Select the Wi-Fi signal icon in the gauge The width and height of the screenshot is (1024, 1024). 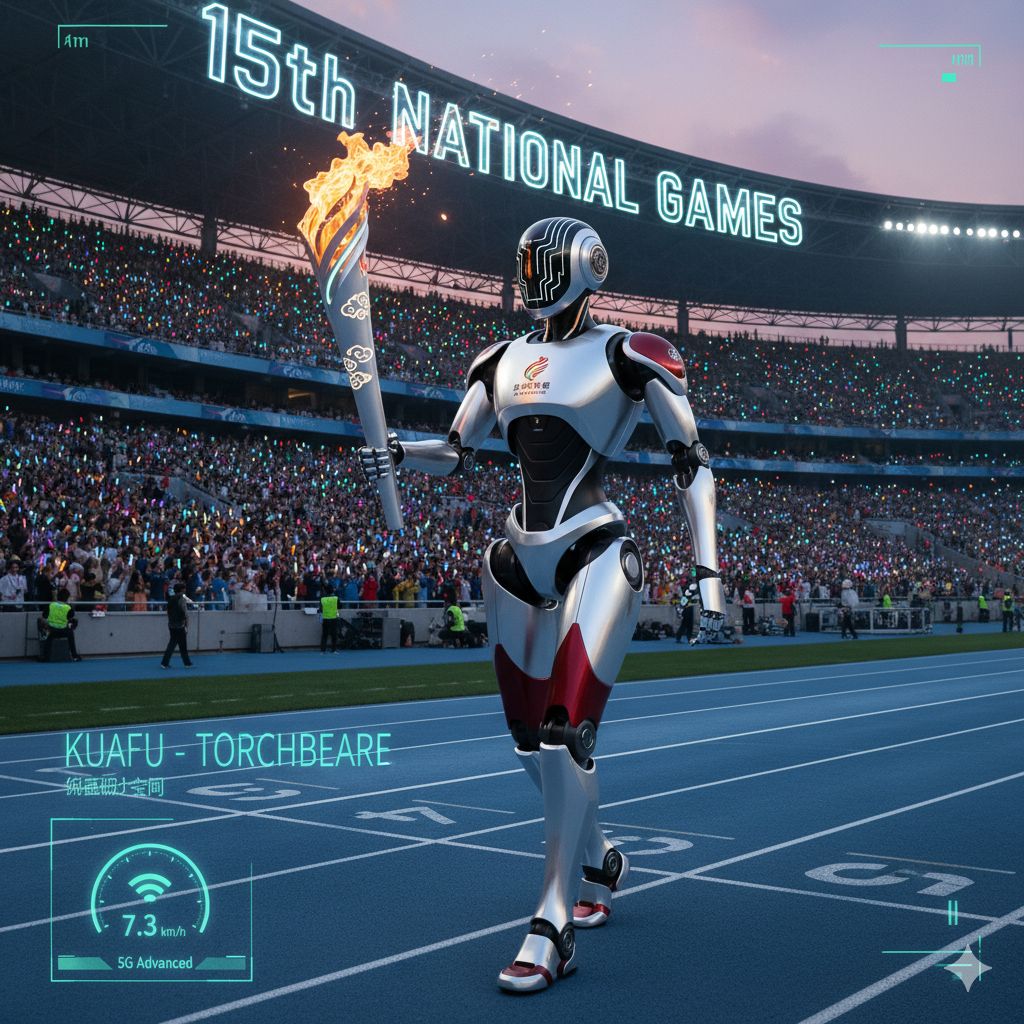tap(151, 887)
